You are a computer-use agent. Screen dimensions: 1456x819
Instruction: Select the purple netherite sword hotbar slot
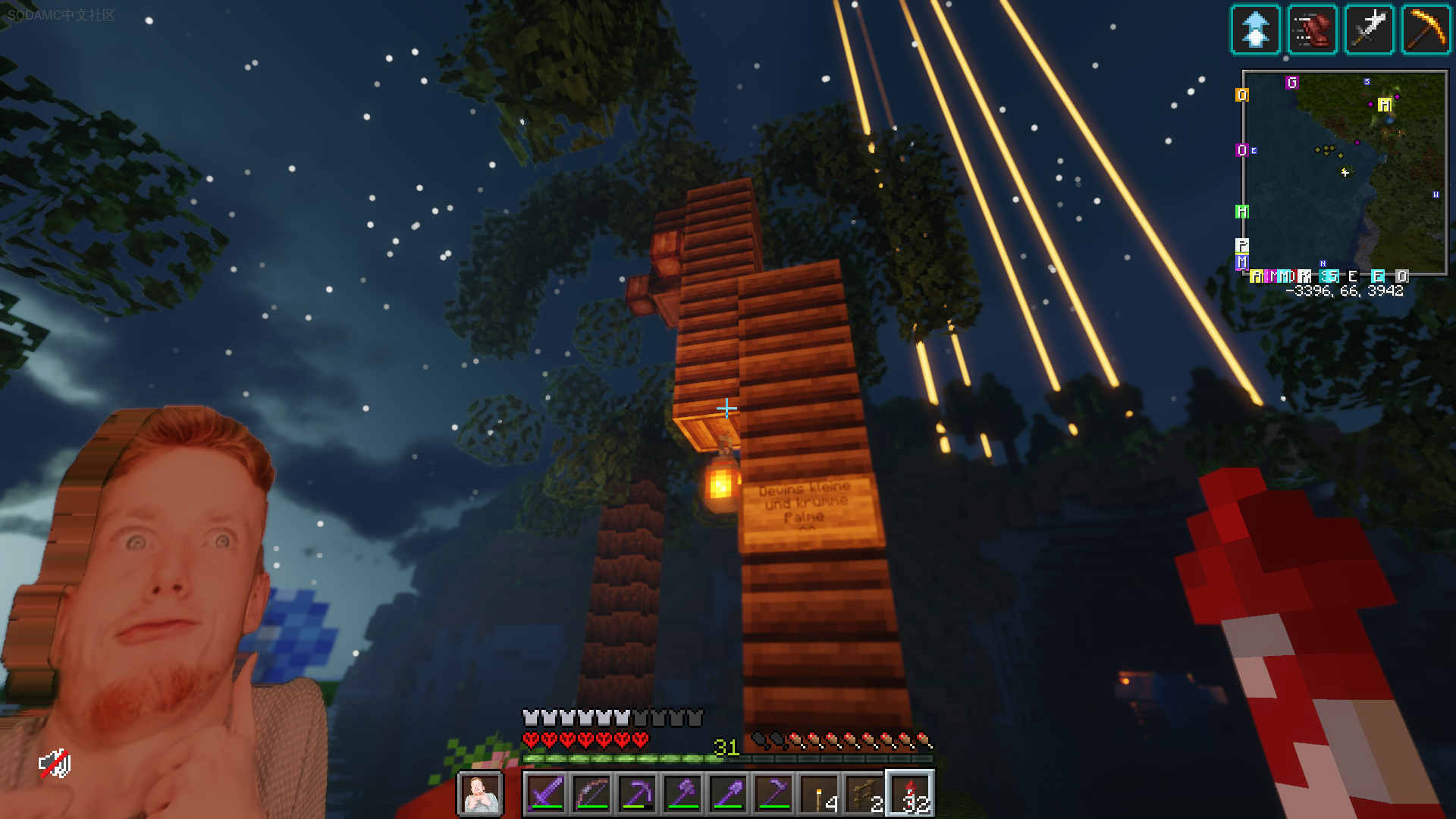[x=546, y=794]
